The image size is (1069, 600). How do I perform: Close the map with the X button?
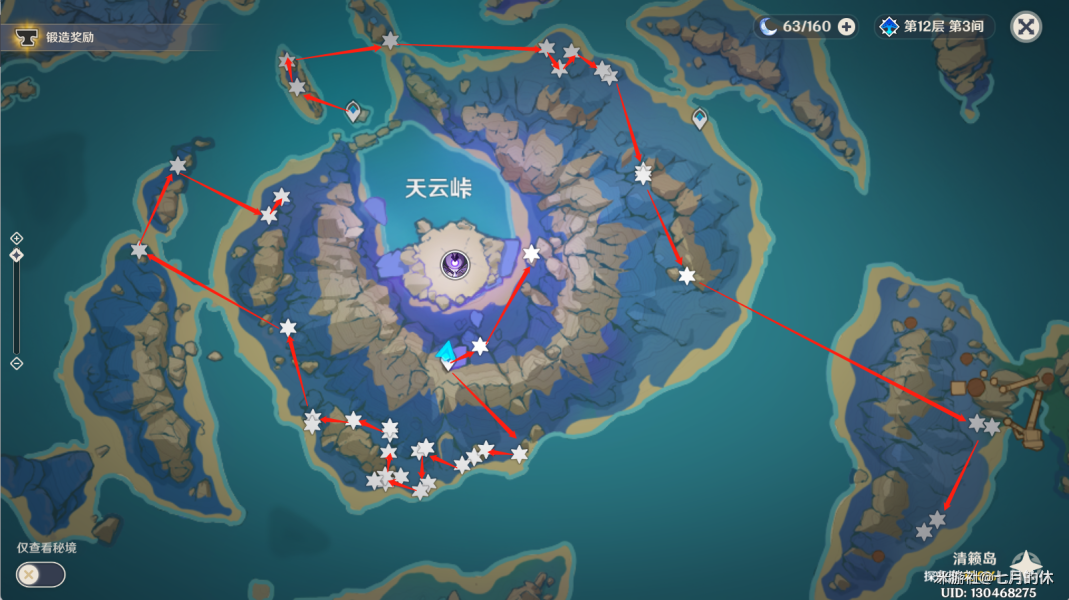coord(1025,26)
